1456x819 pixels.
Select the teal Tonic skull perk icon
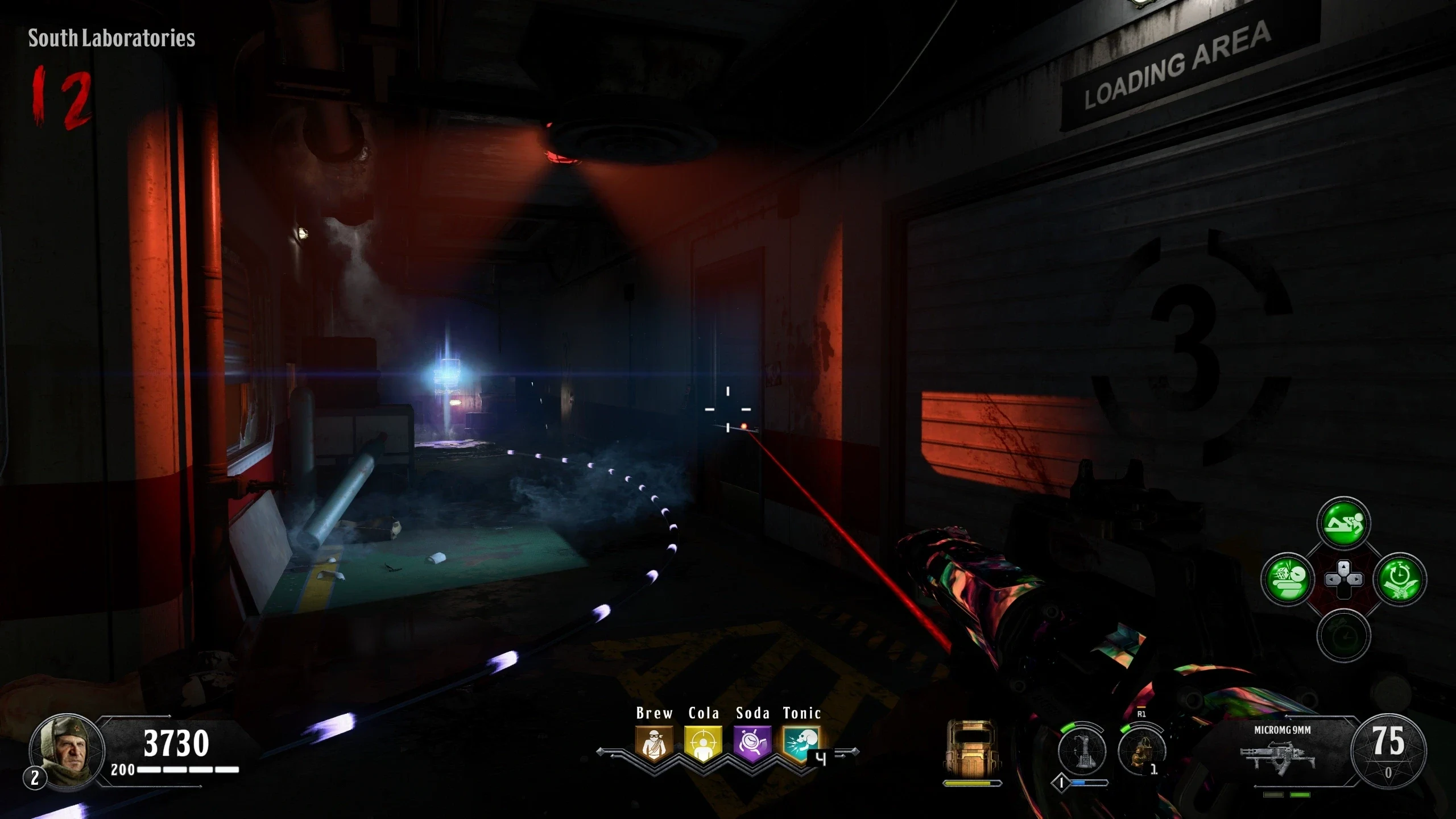pos(801,743)
